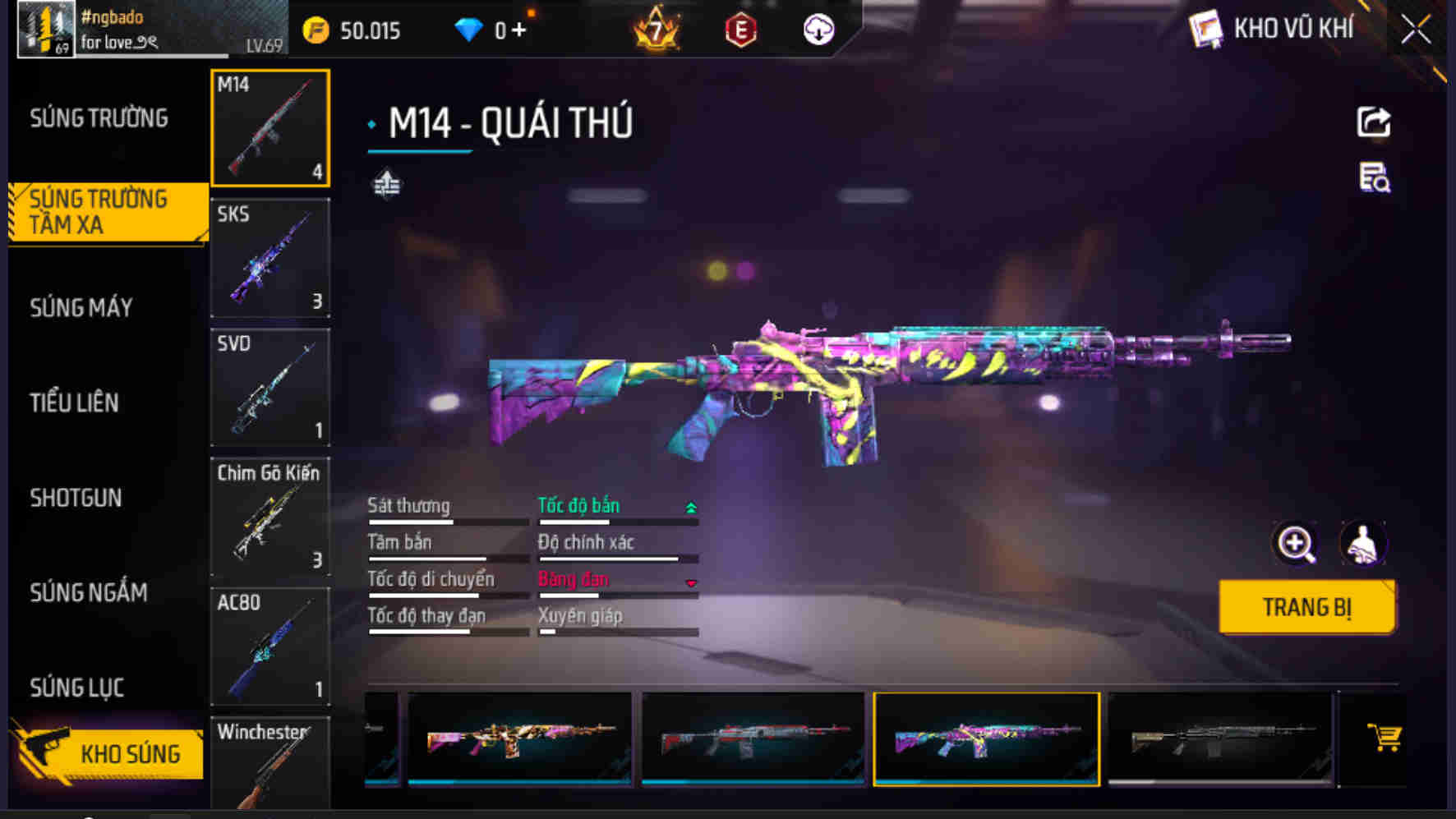This screenshot has height=819, width=1456.
Task: Choose the dark default M14 skin thumbnail
Action: point(1220,738)
